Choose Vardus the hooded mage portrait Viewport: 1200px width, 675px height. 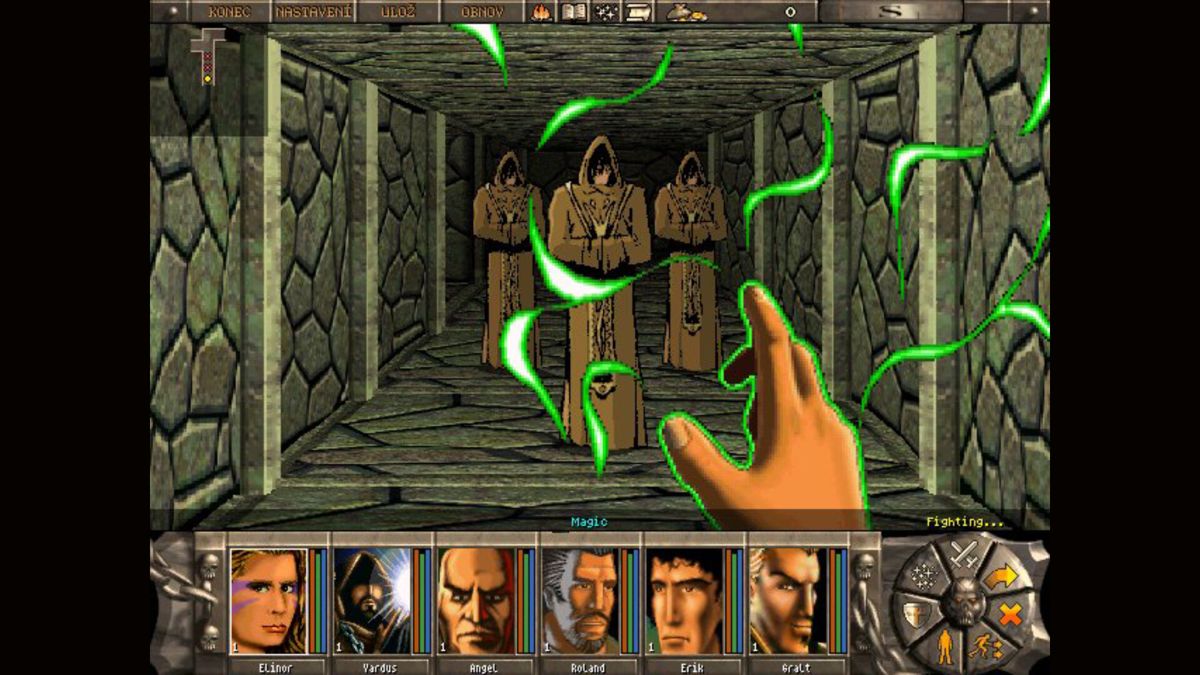pyautogui.click(x=372, y=600)
